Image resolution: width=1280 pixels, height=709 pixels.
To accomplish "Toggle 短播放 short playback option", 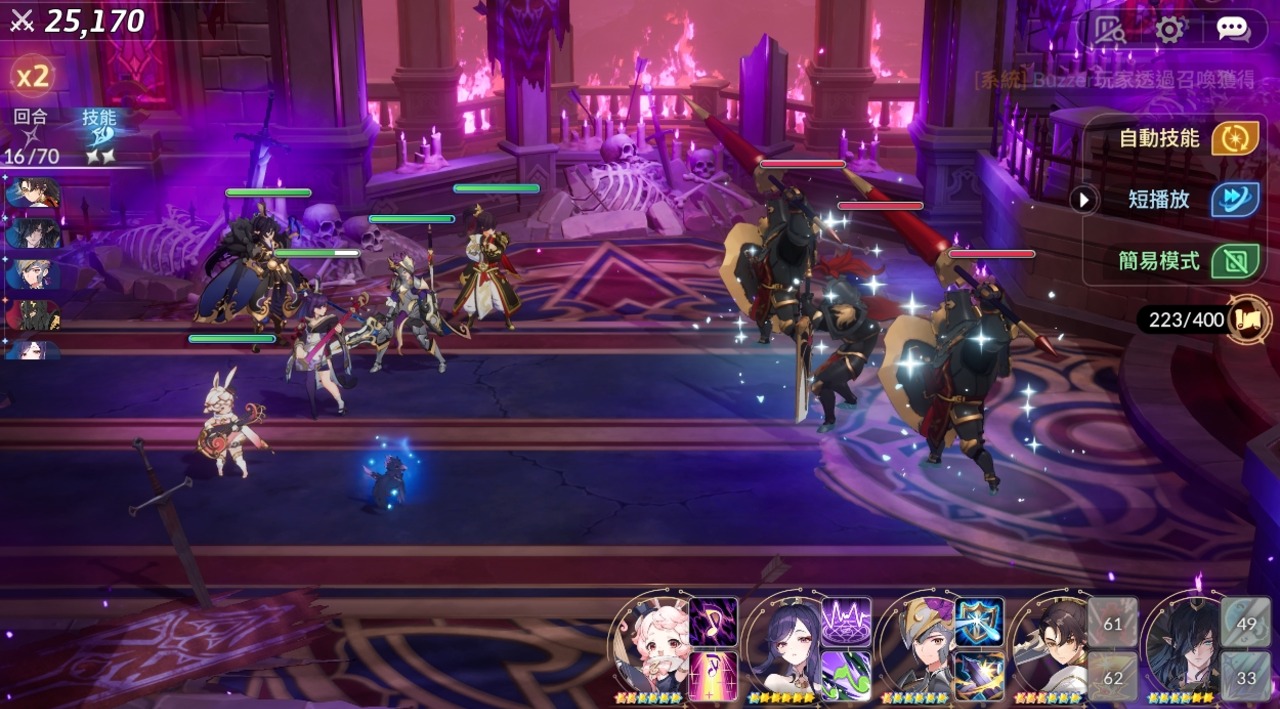I will (1235, 199).
